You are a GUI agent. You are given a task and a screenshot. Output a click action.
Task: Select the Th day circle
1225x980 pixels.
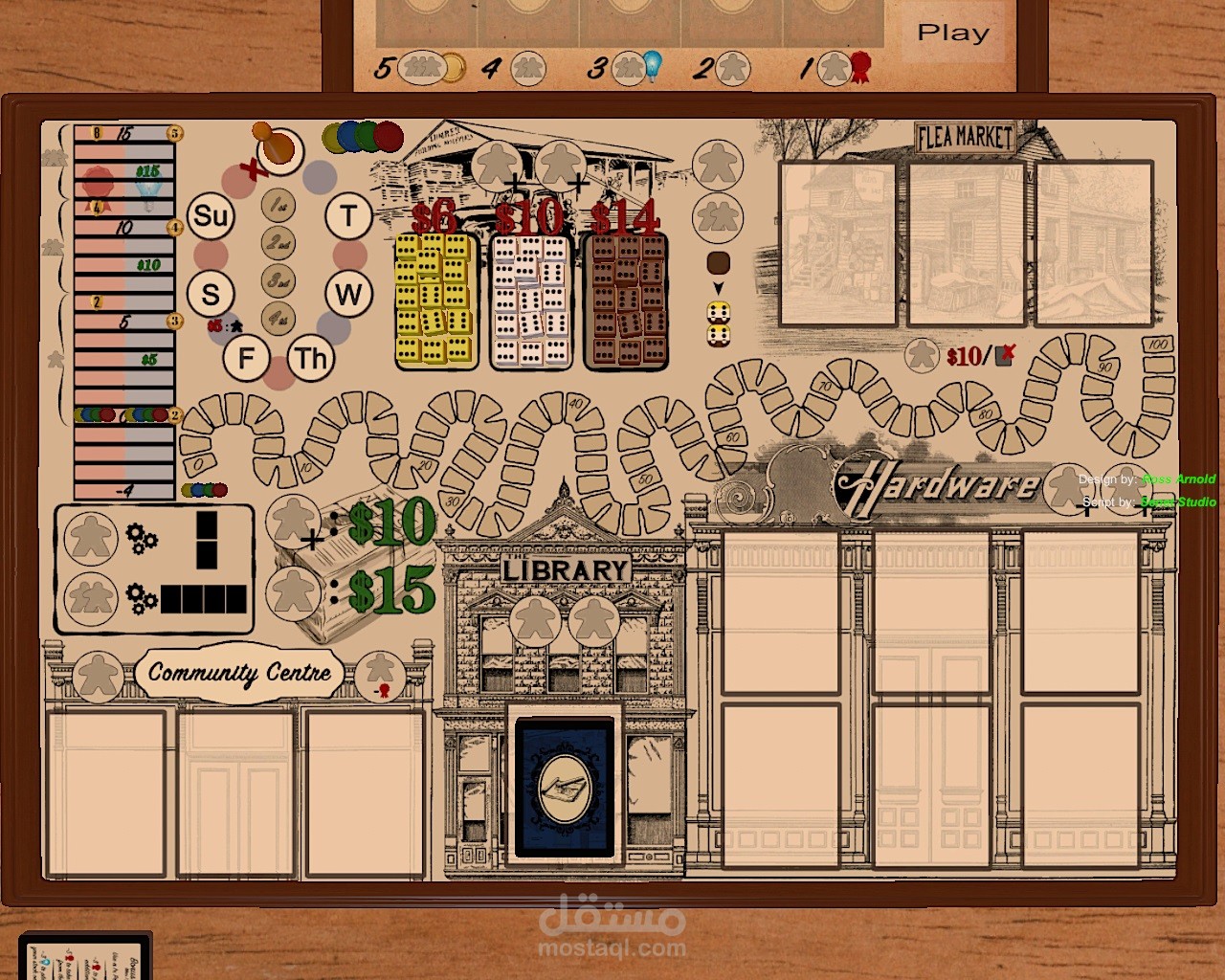(311, 359)
